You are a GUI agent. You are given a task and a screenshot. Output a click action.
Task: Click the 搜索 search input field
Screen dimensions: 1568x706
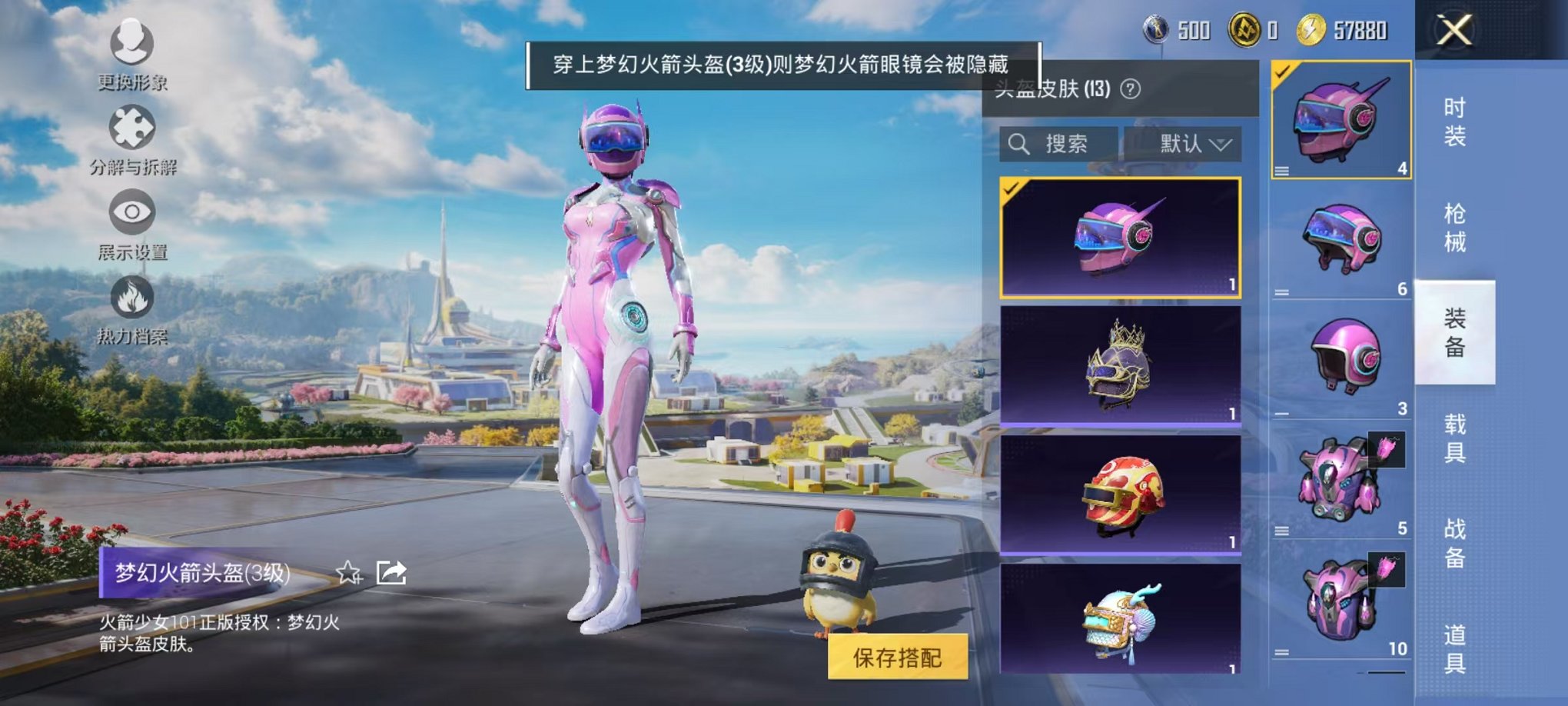click(x=1068, y=144)
